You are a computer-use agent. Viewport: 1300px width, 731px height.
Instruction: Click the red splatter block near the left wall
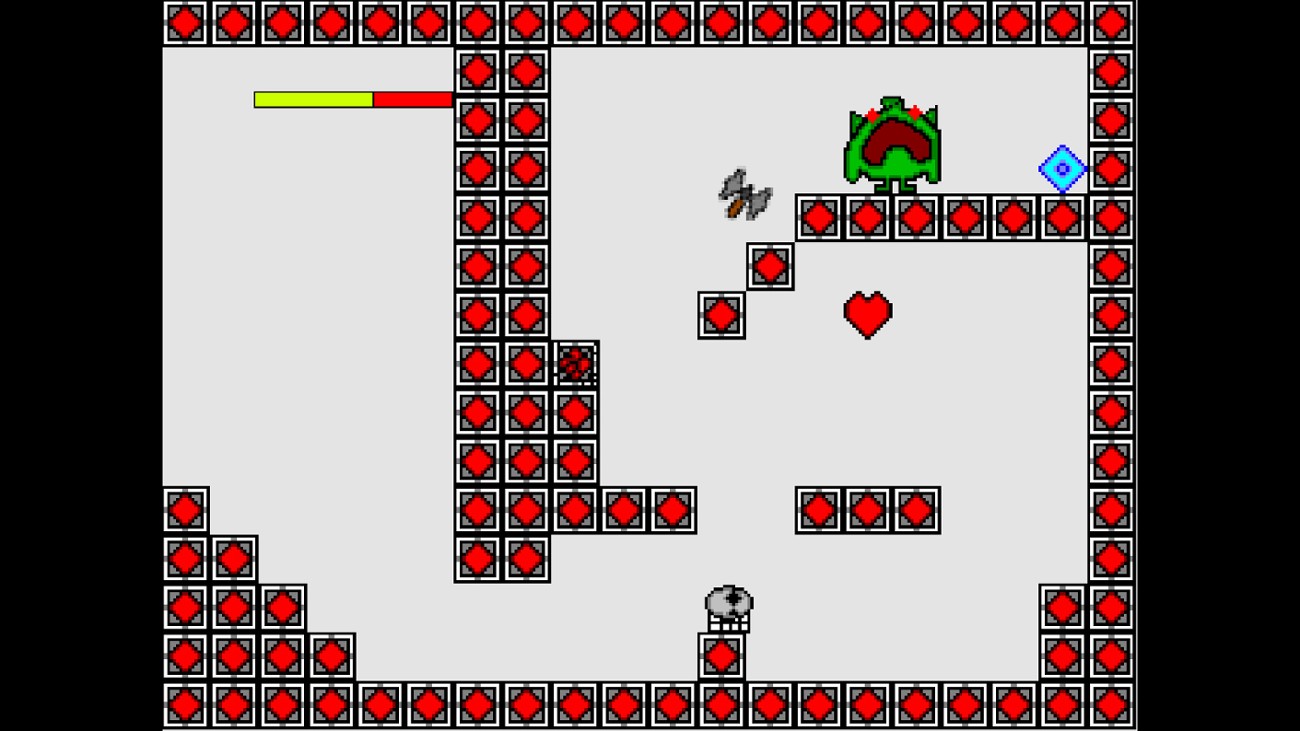[x=576, y=365]
